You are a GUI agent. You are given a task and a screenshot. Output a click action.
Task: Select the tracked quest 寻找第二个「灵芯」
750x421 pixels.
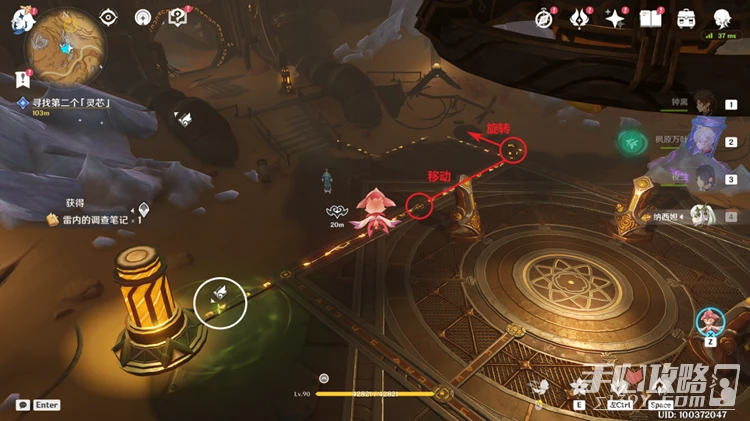pos(70,103)
